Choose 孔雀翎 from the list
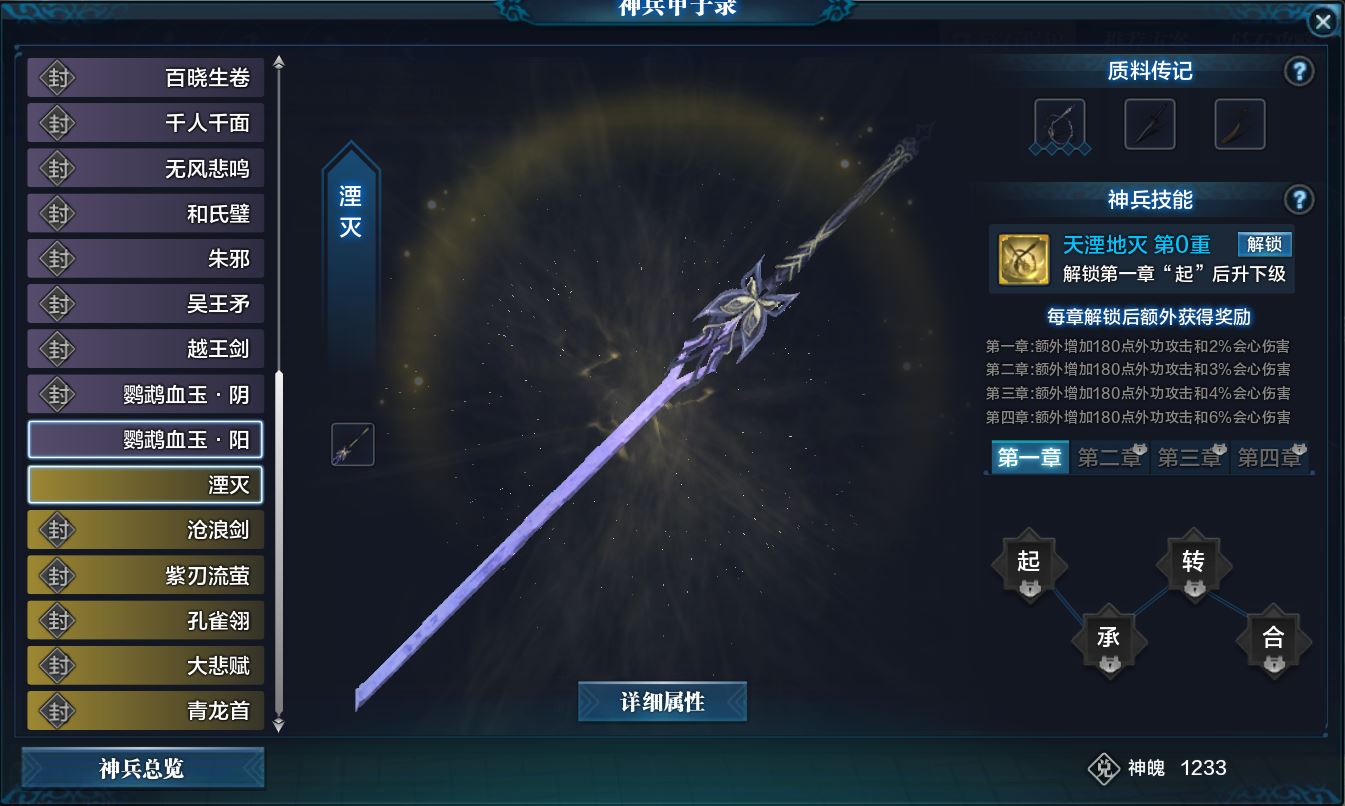1345x806 pixels. pyautogui.click(x=146, y=621)
